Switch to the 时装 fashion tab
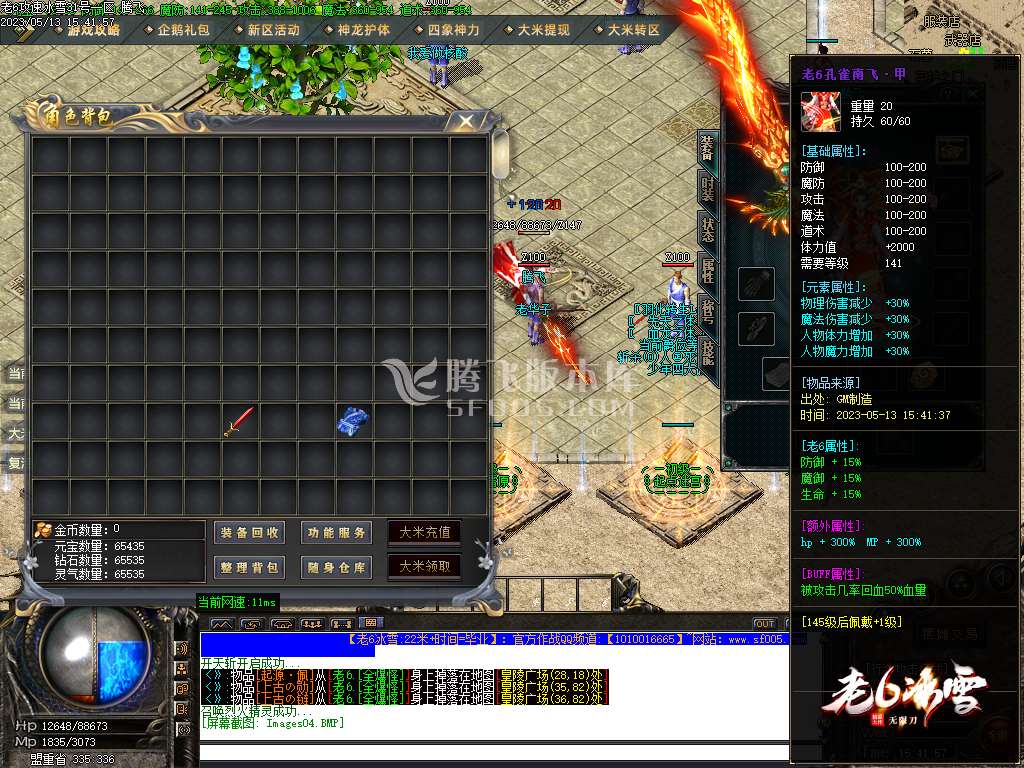The height and width of the screenshot is (768, 1024). 708,190
